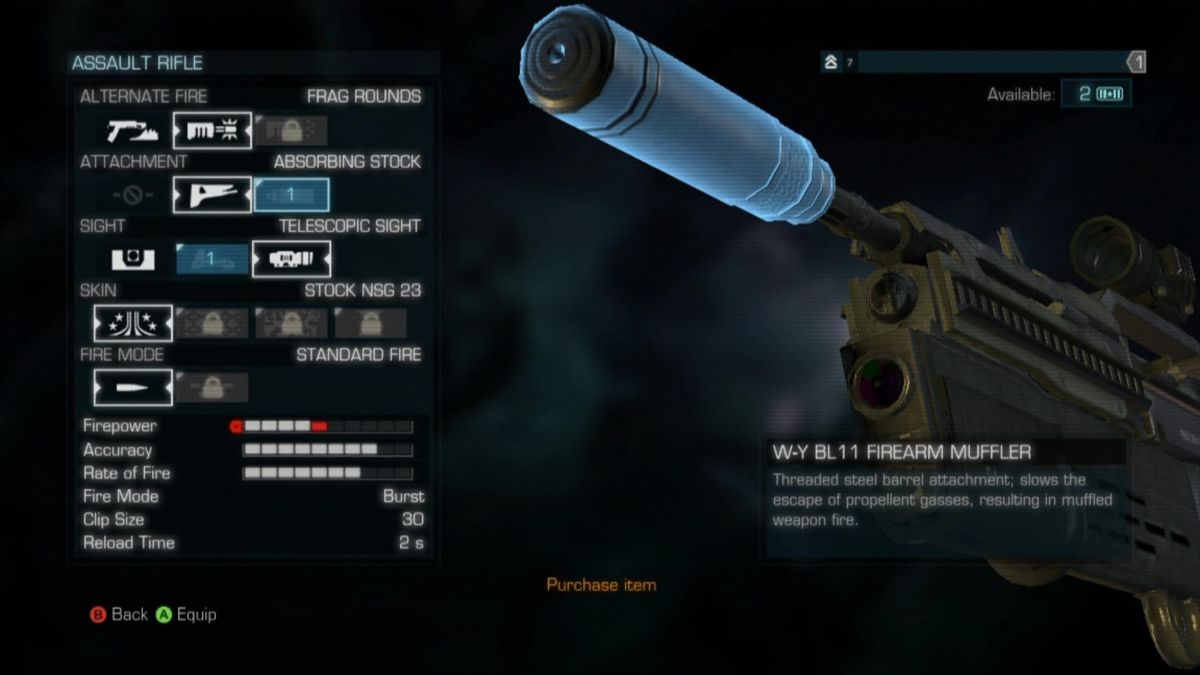Select the shotgun alternate fire option
Viewport: 1200px width, 675px height.
(133, 130)
